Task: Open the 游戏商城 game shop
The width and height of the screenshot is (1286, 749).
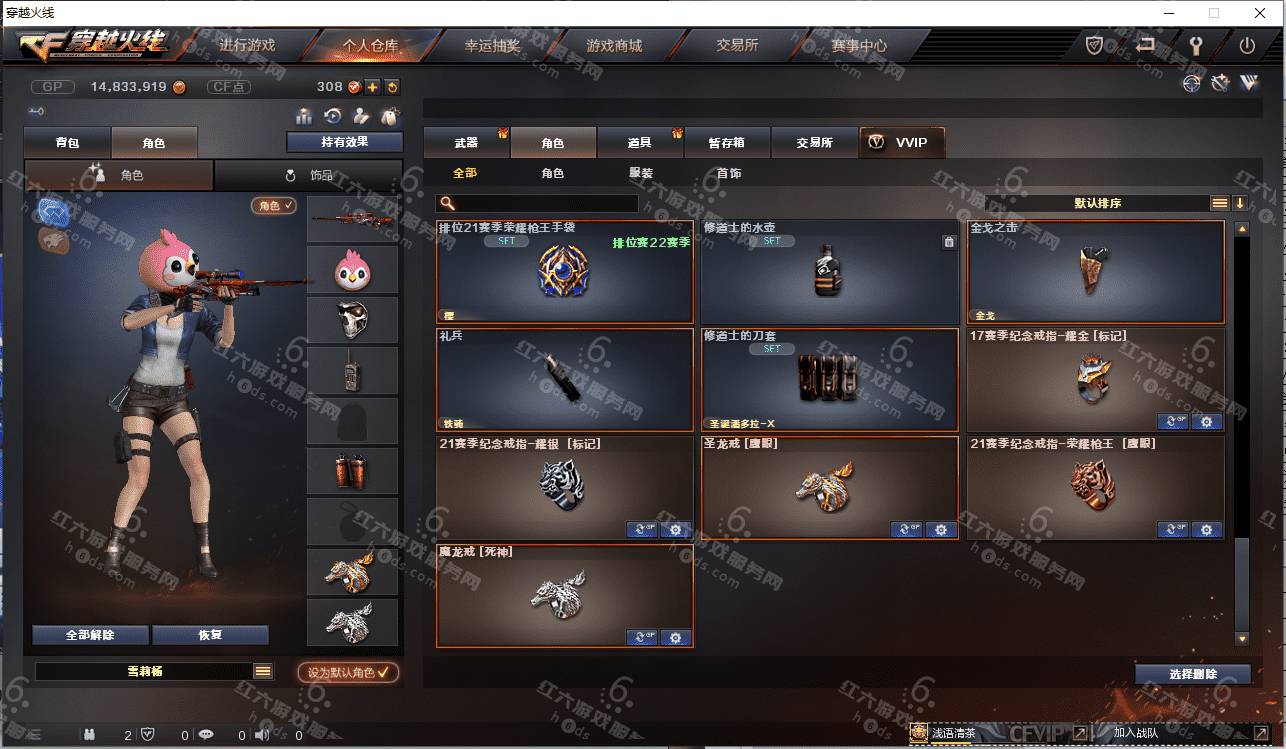Action: click(x=614, y=46)
